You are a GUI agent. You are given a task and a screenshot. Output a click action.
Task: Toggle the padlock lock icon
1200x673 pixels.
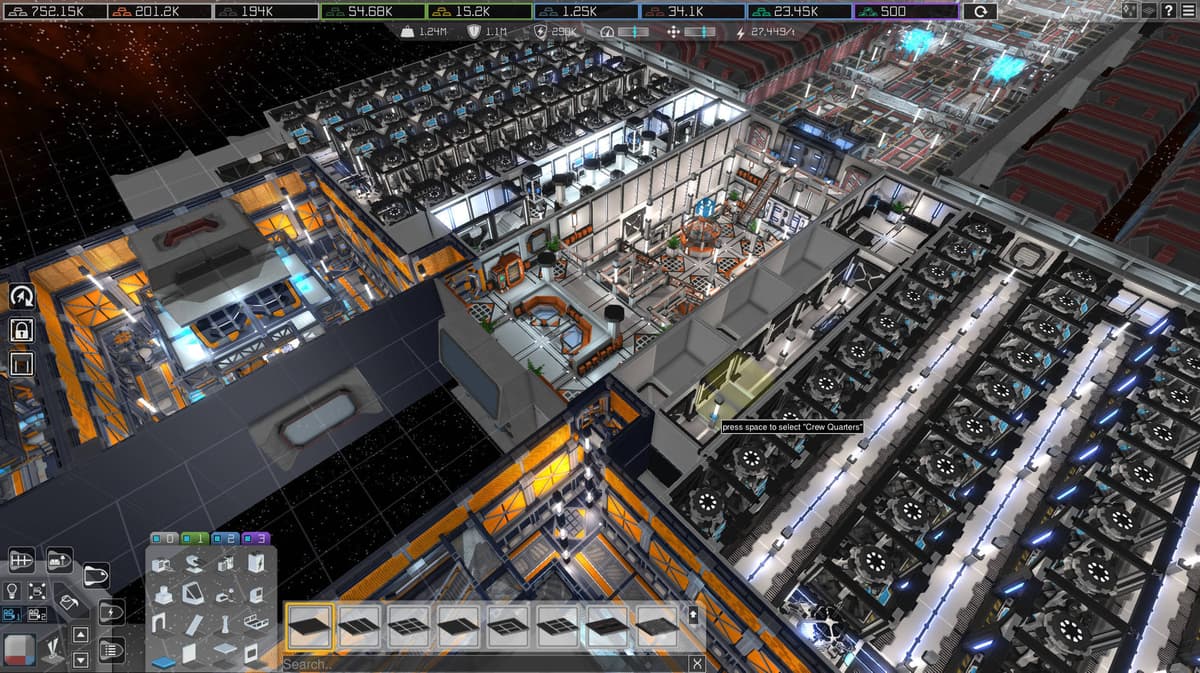pos(21,329)
